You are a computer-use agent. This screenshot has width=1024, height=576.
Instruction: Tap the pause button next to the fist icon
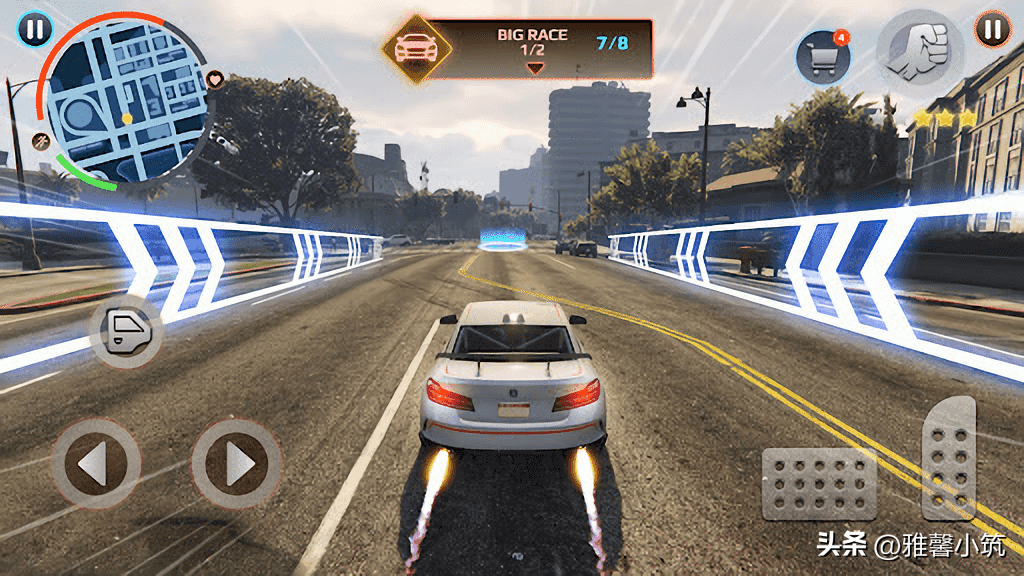(992, 29)
